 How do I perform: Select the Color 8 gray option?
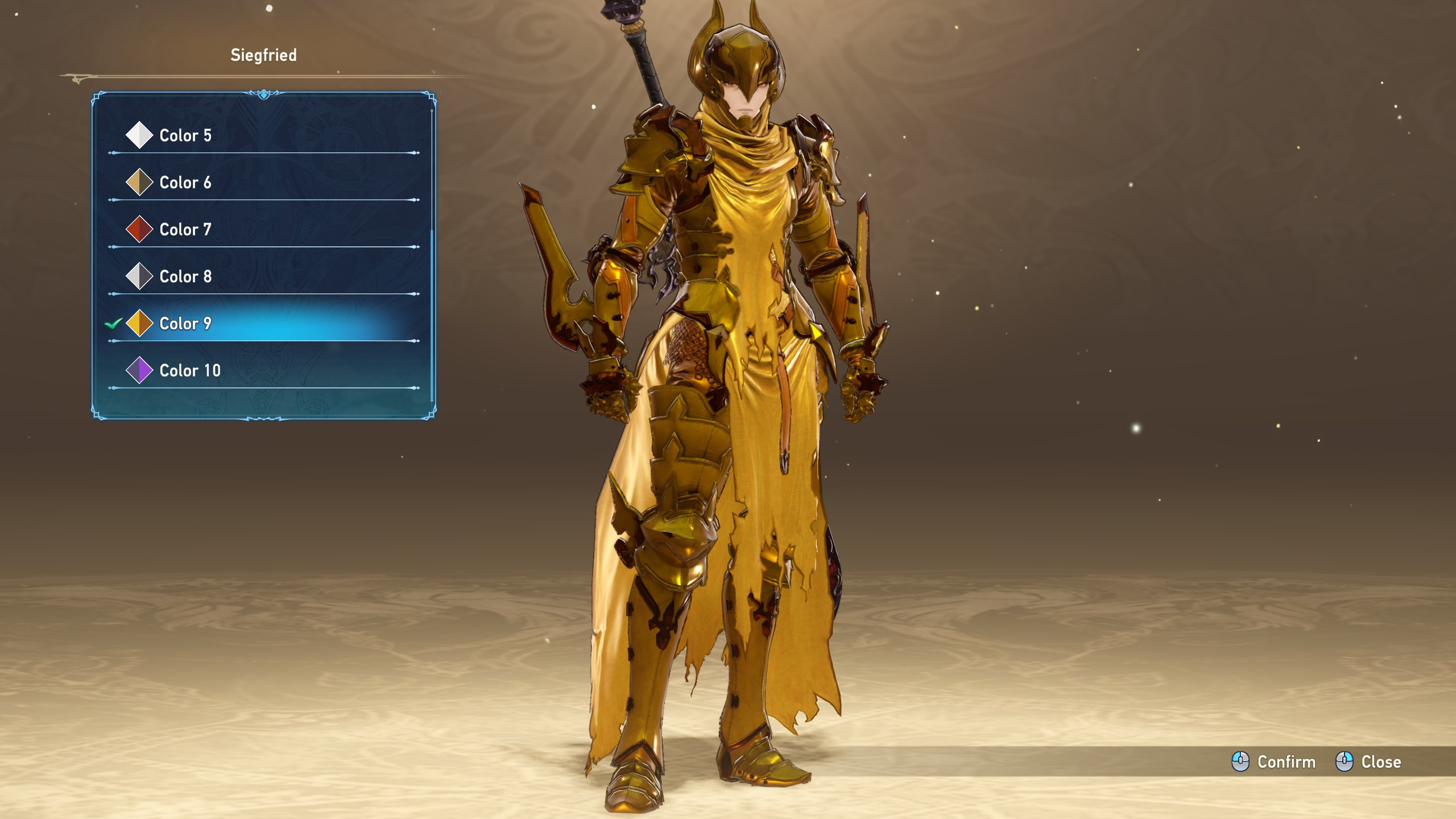pos(185,276)
